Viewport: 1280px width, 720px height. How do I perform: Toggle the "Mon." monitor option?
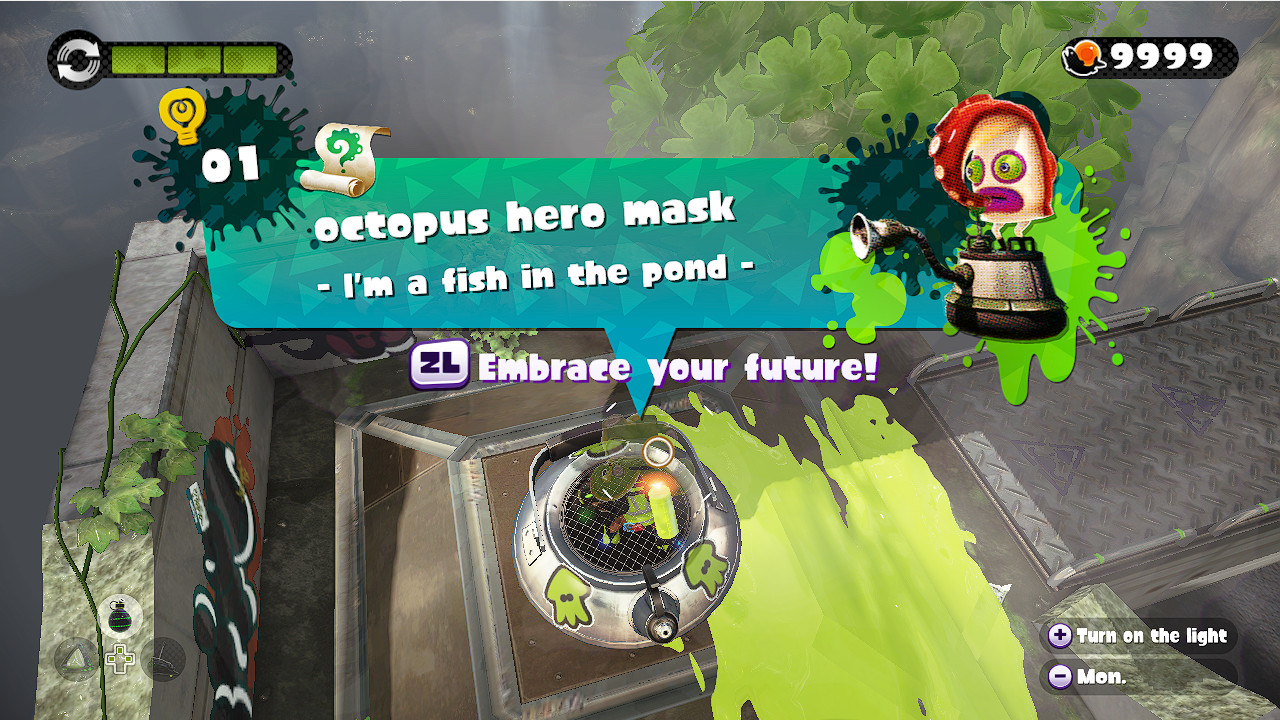[x=1103, y=677]
